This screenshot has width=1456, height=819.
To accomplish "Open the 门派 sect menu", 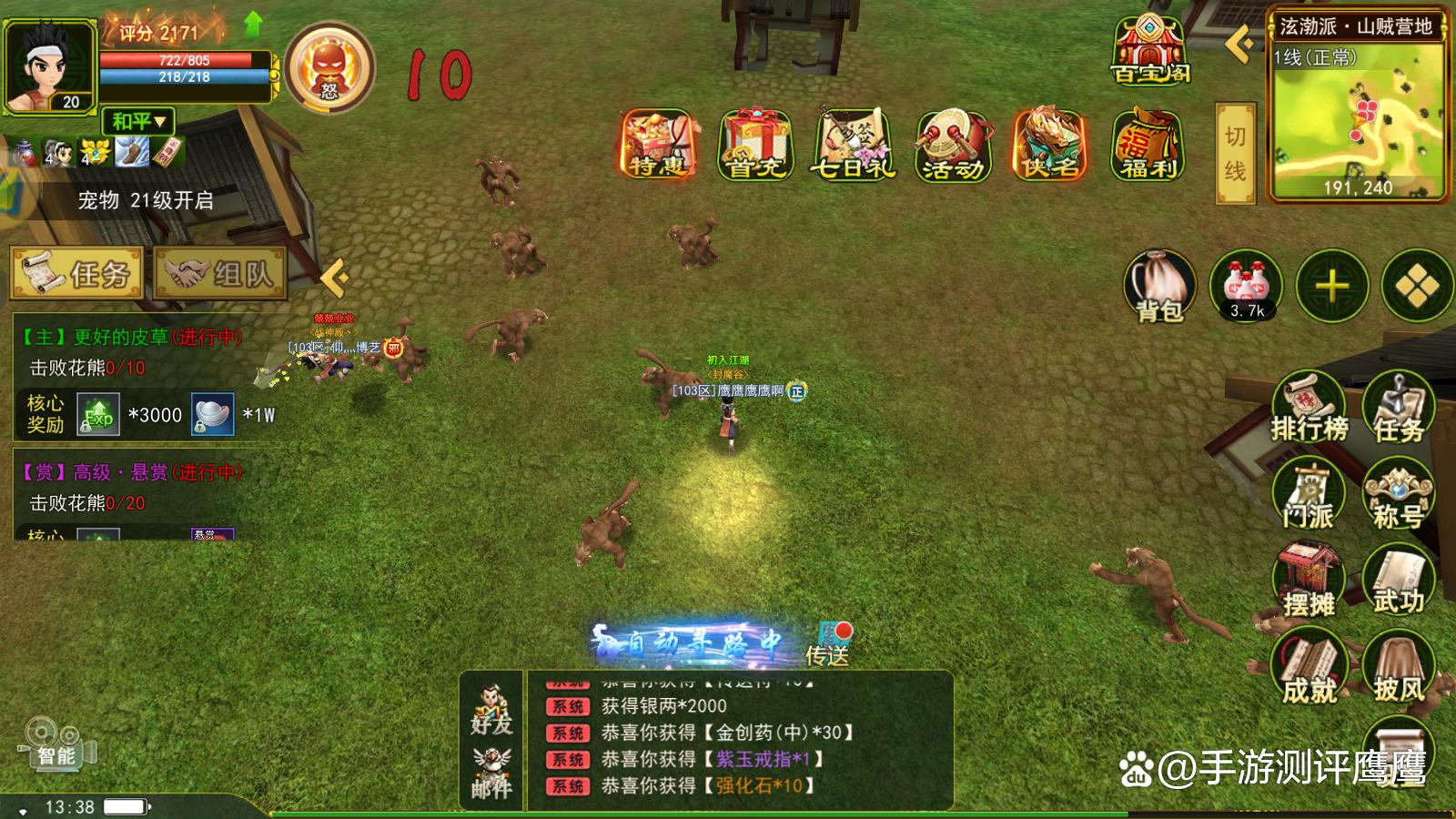I will coord(1308,496).
